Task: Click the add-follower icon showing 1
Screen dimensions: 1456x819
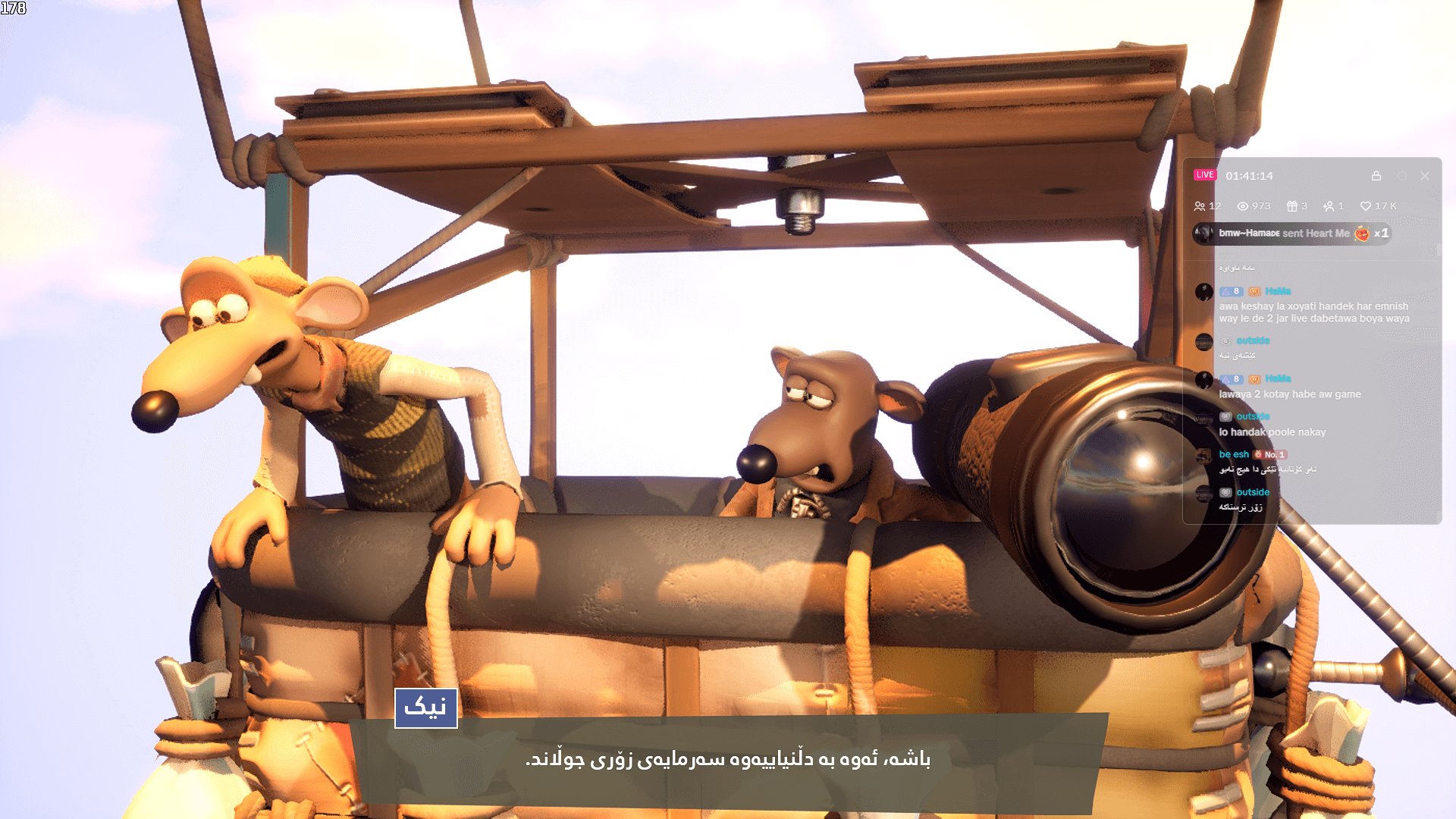Action: coord(1330,206)
